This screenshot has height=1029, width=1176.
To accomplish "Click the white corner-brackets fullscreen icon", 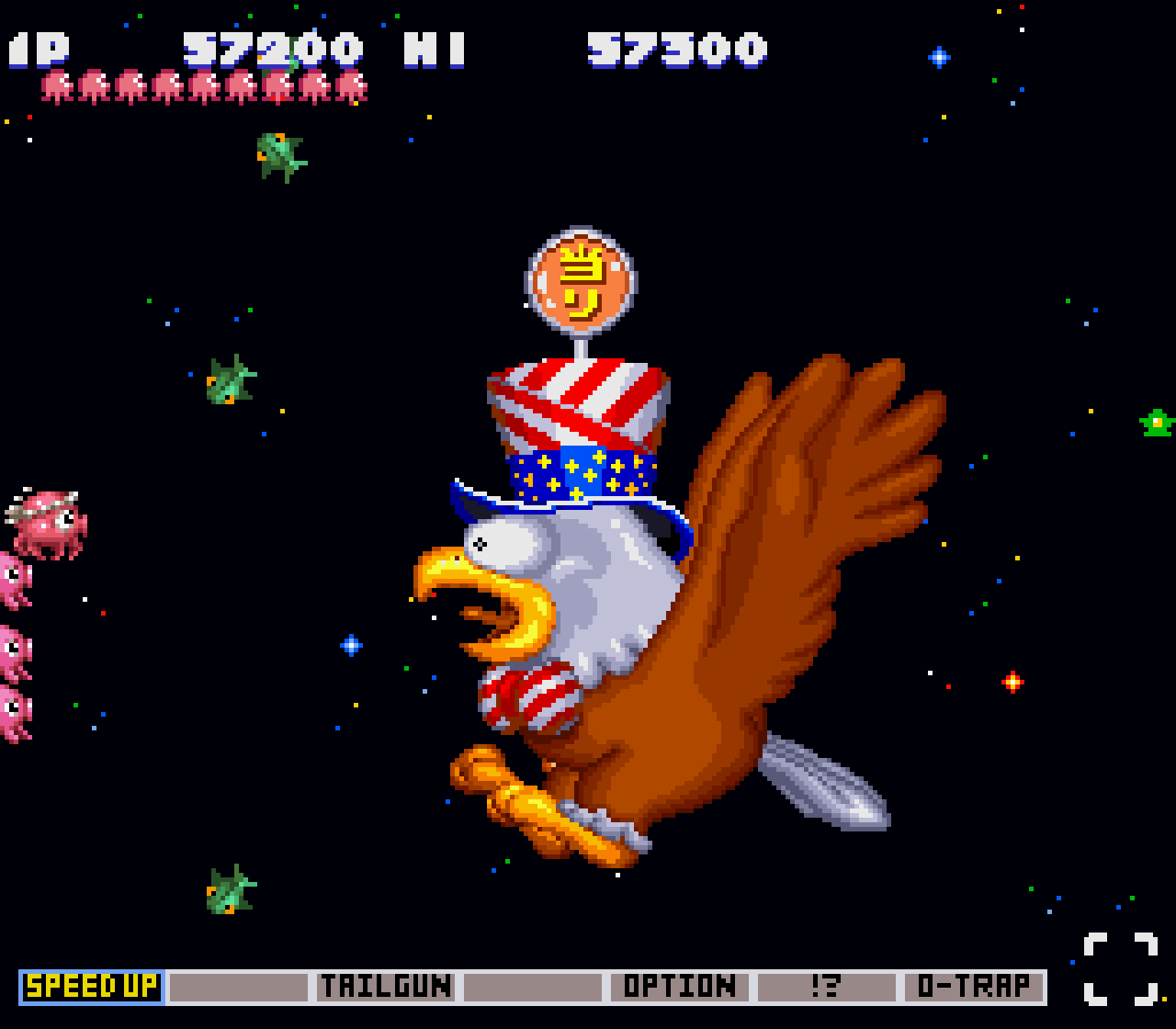I will (x=1120, y=968).
